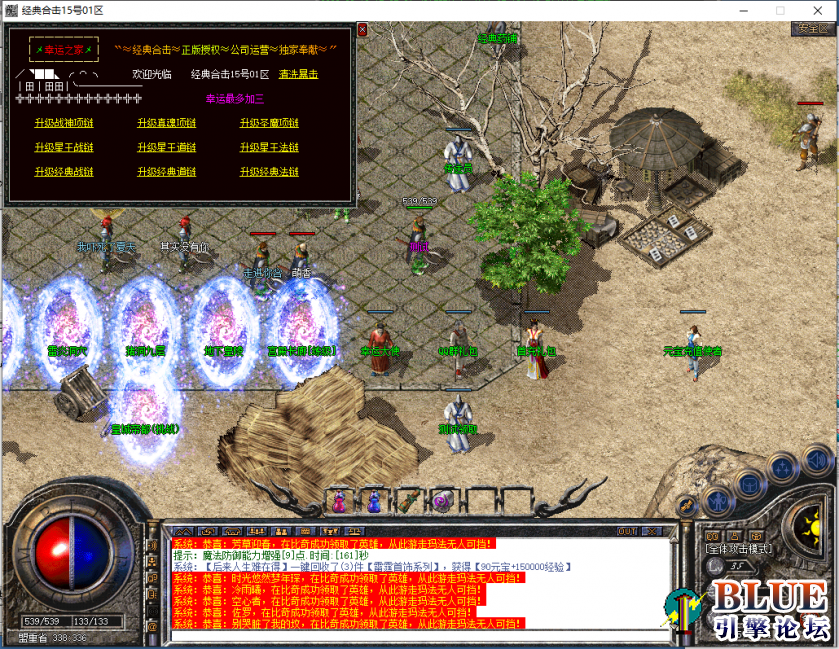Screen dimensions: 839x649
Task: Click the OUT button above chat
Action: pyautogui.click(x=627, y=530)
